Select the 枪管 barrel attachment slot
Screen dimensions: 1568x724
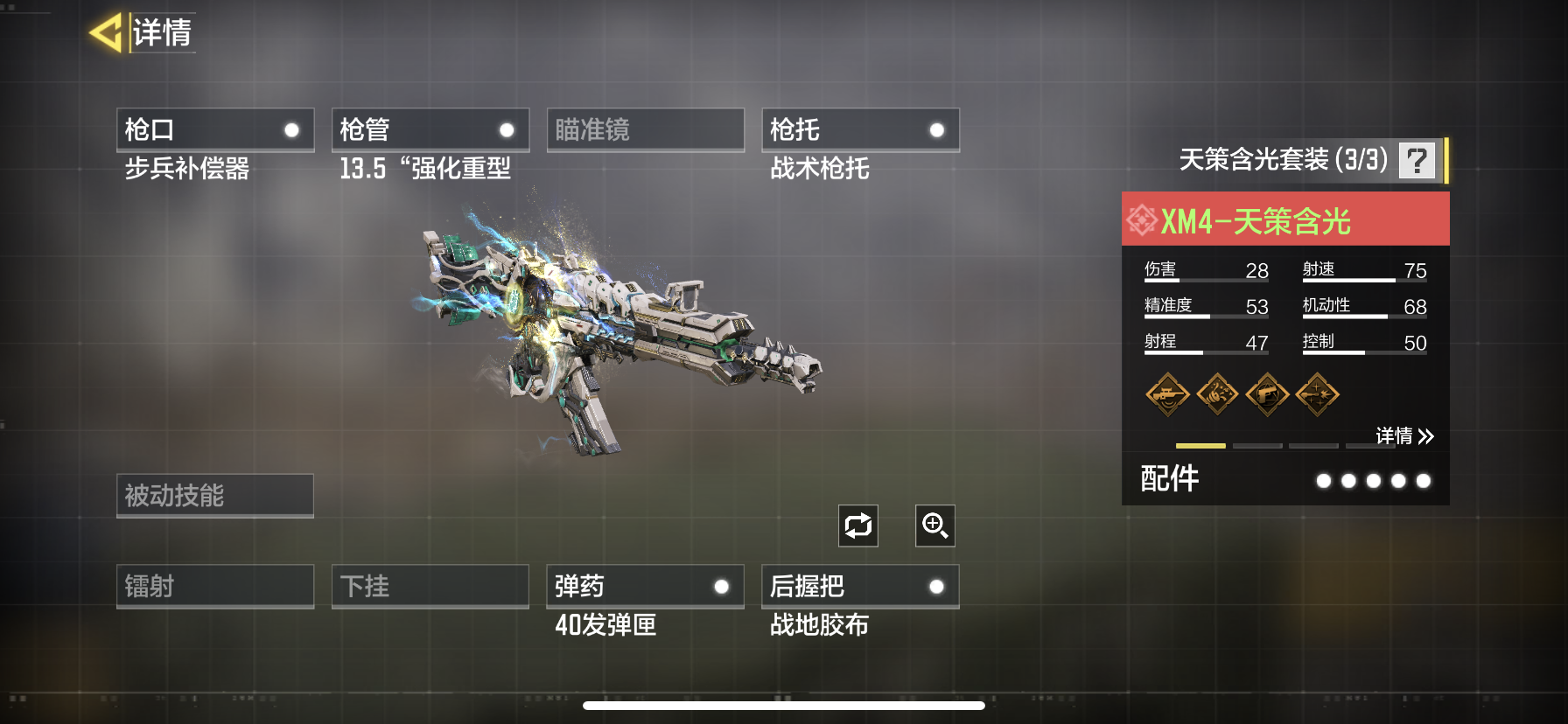point(430,129)
